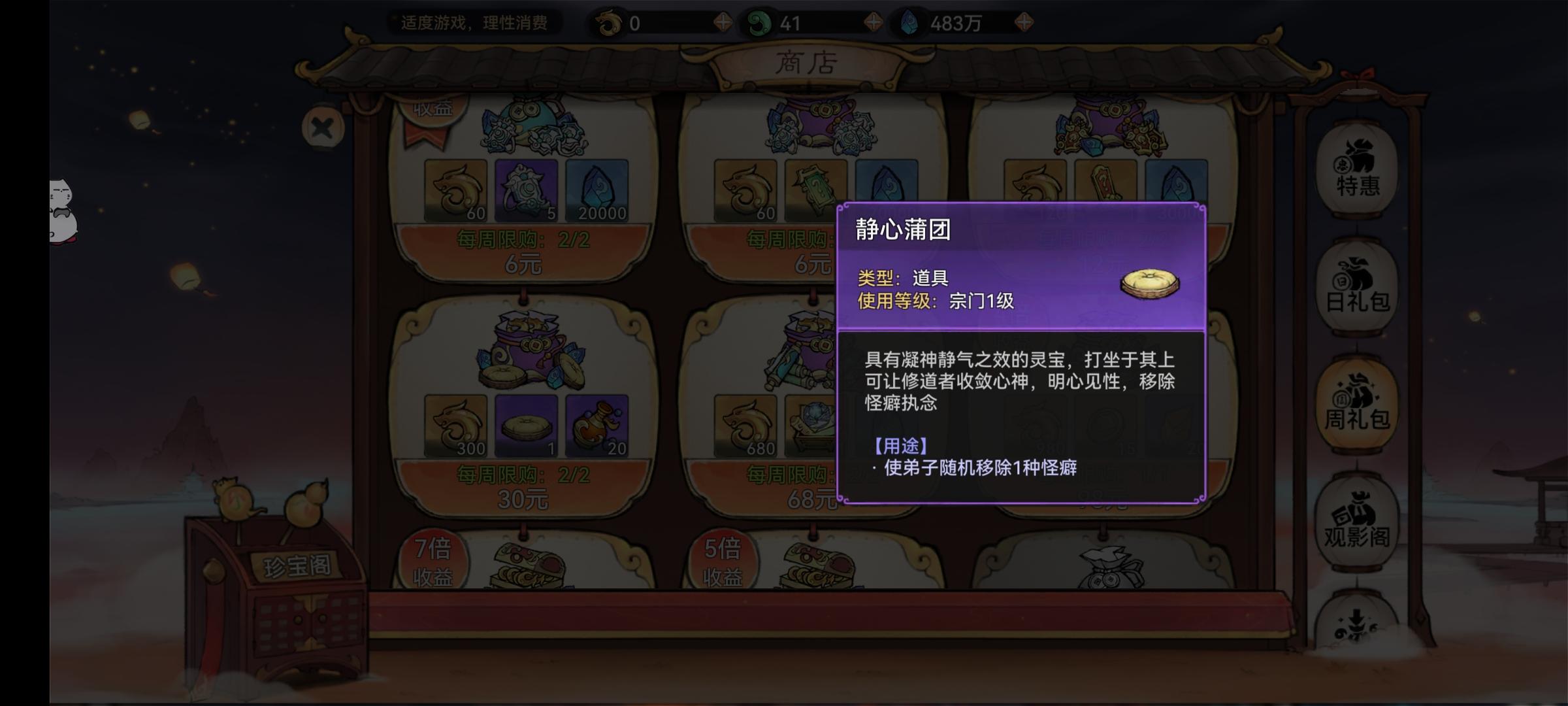Click the green jade currency icon
The height and width of the screenshot is (706, 1568).
[x=760, y=22]
